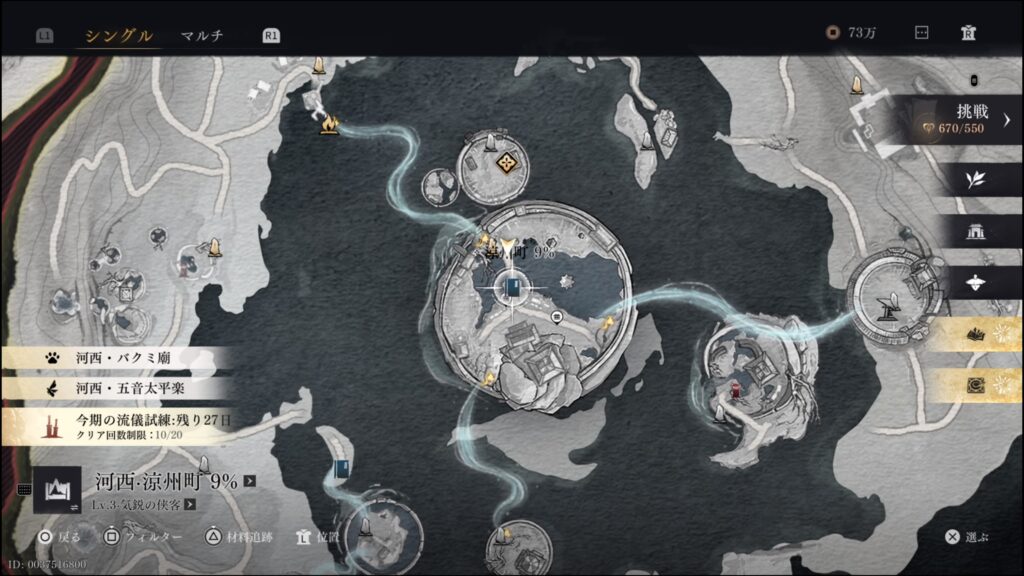Open the highlighted spiral side tab
This screenshot has width=1024, height=576.
pyautogui.click(x=974, y=385)
